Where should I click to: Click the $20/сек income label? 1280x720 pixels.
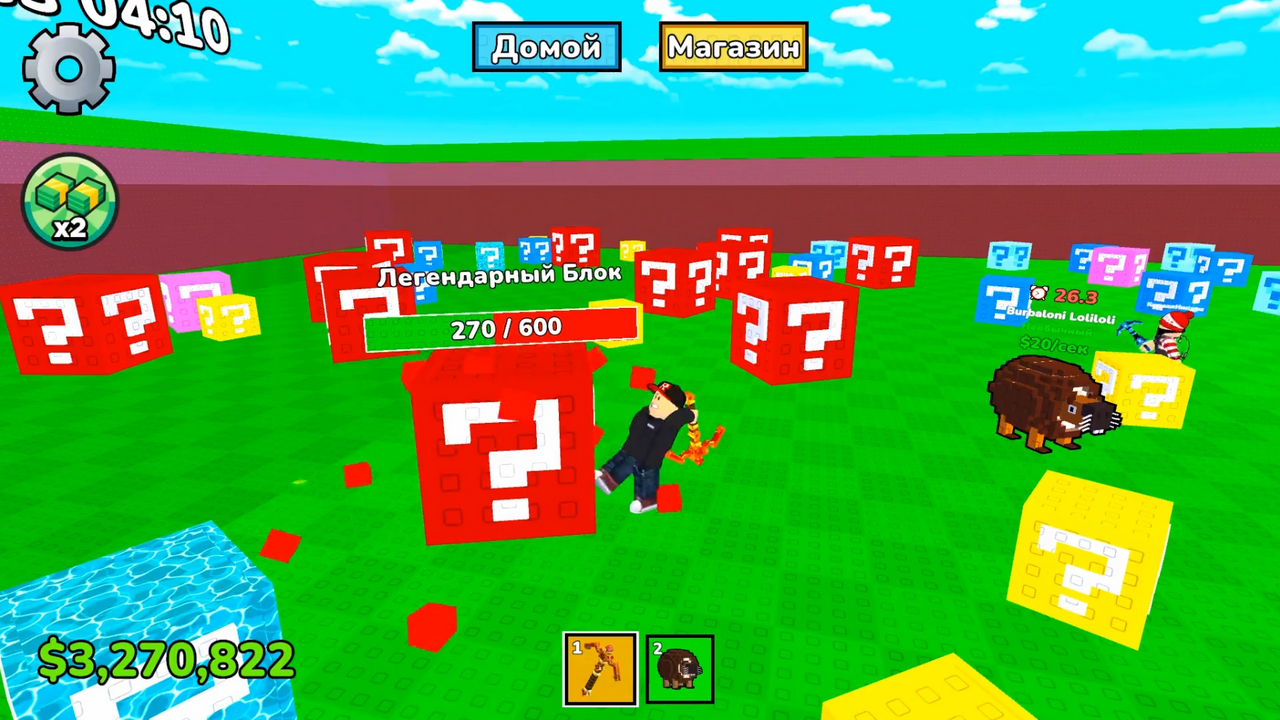1053,346
